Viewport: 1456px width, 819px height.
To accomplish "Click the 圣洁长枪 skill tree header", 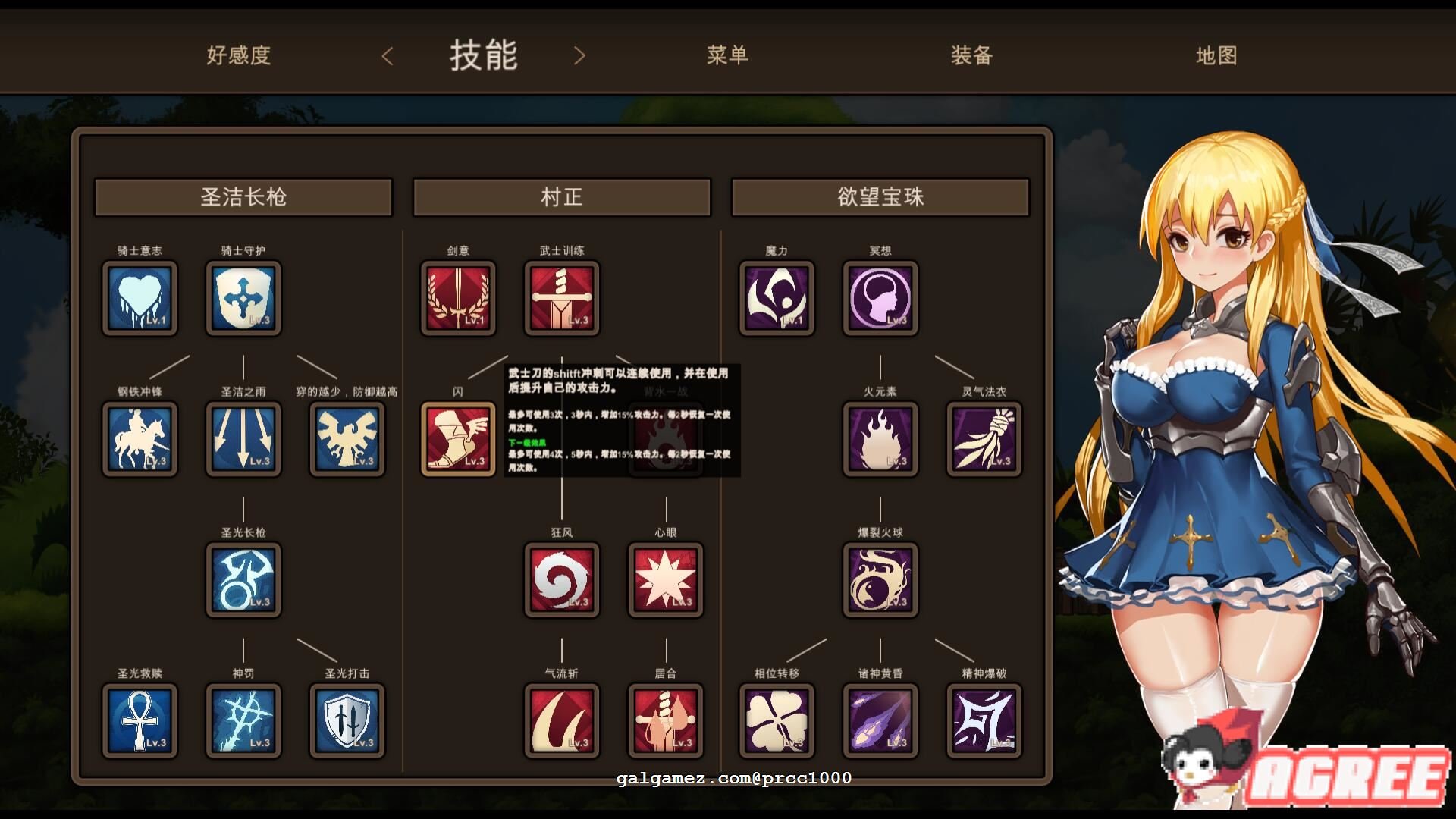I will 243,196.
